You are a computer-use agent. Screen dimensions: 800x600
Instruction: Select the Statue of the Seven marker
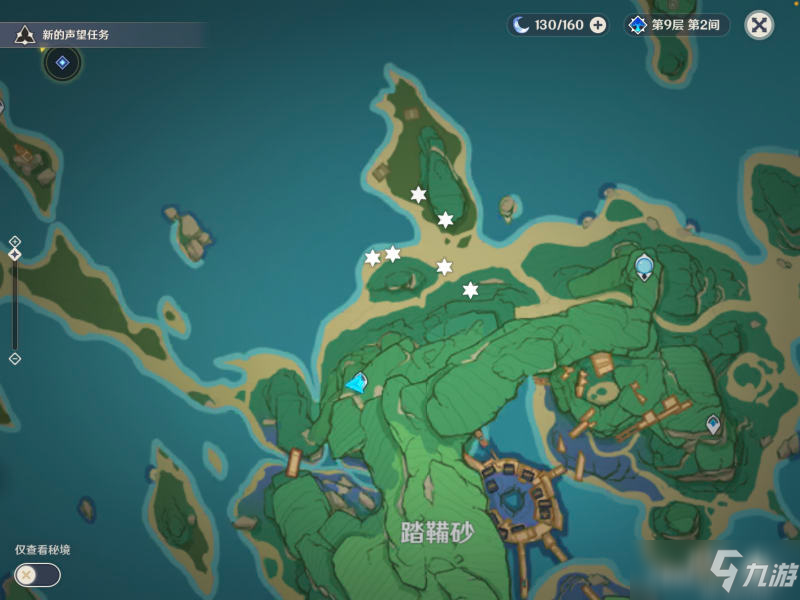pos(645,267)
